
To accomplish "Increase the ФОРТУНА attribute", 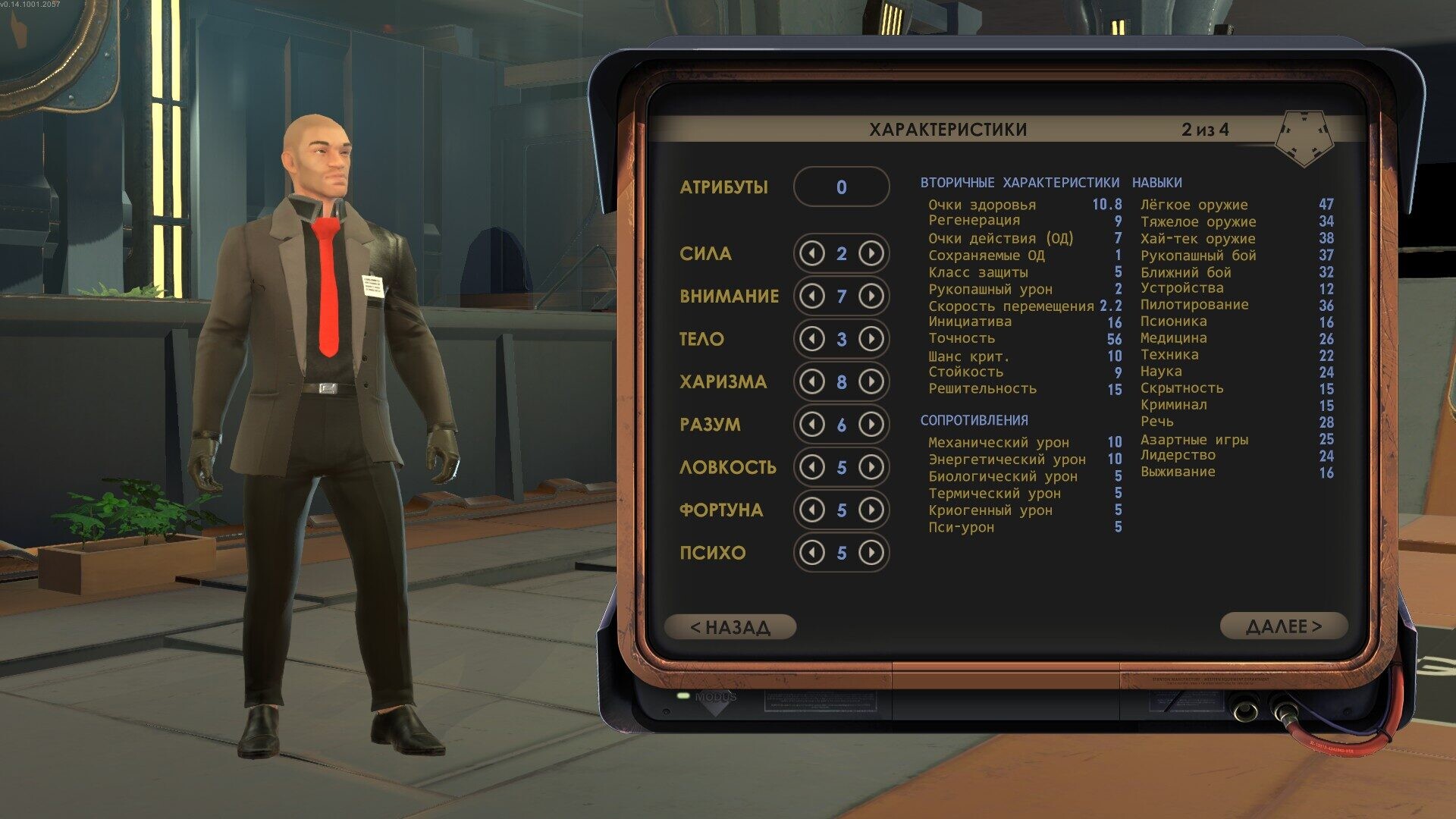I will click(871, 510).
